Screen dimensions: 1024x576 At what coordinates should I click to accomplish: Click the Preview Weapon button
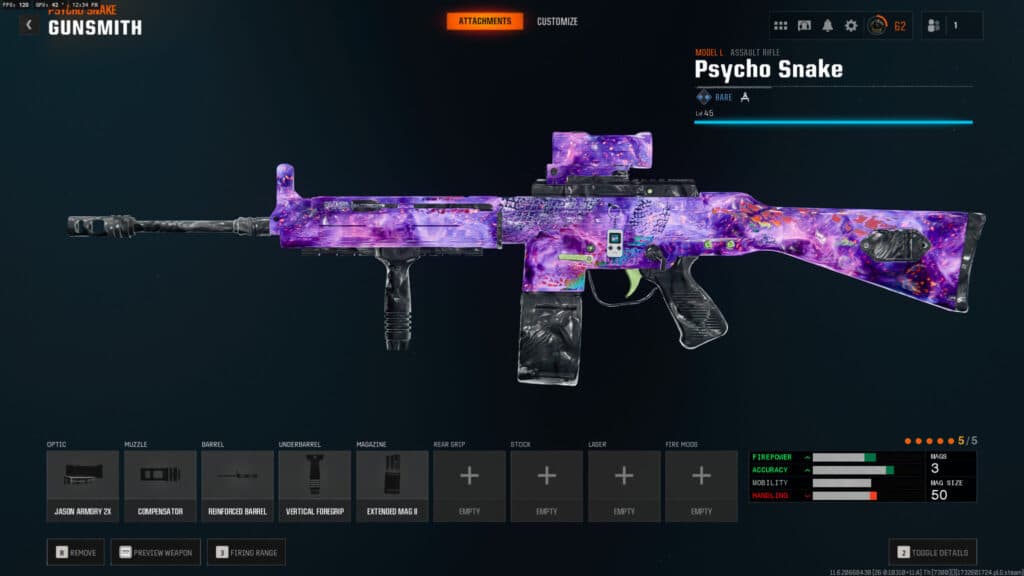(x=156, y=552)
